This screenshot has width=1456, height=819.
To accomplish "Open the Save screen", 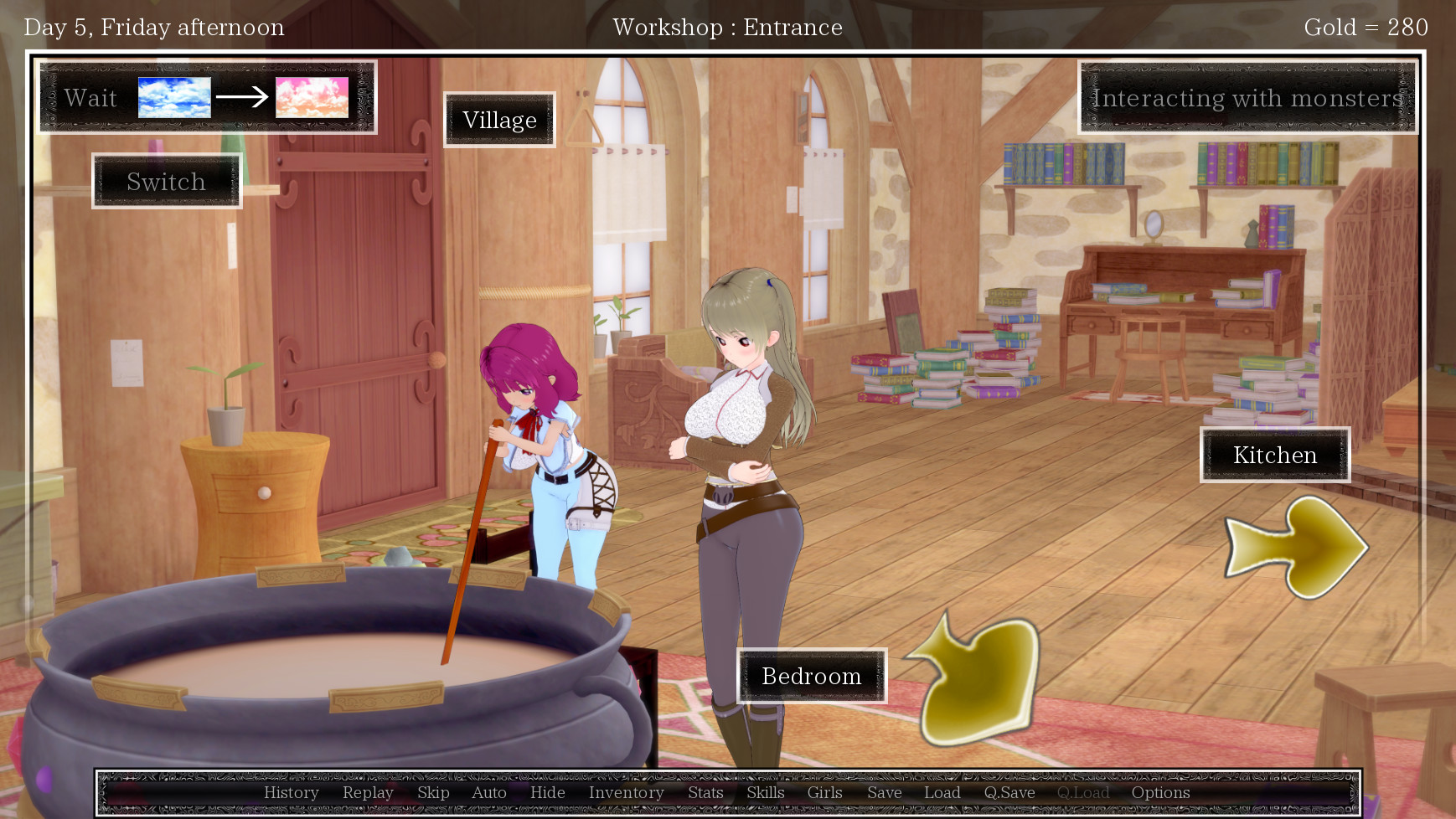I will pos(884,792).
